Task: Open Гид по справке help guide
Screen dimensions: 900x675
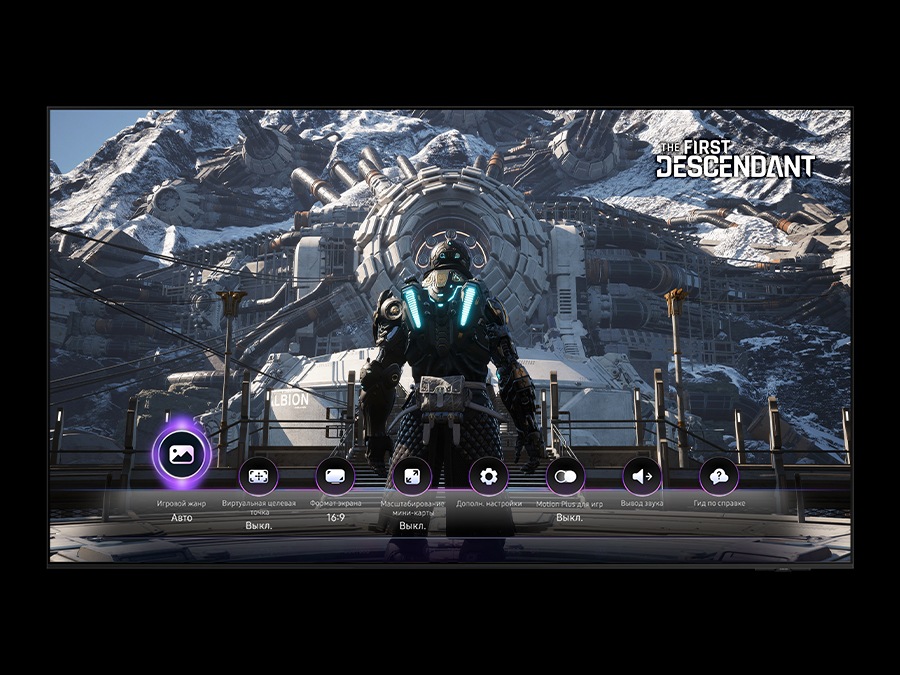Action: [718, 476]
